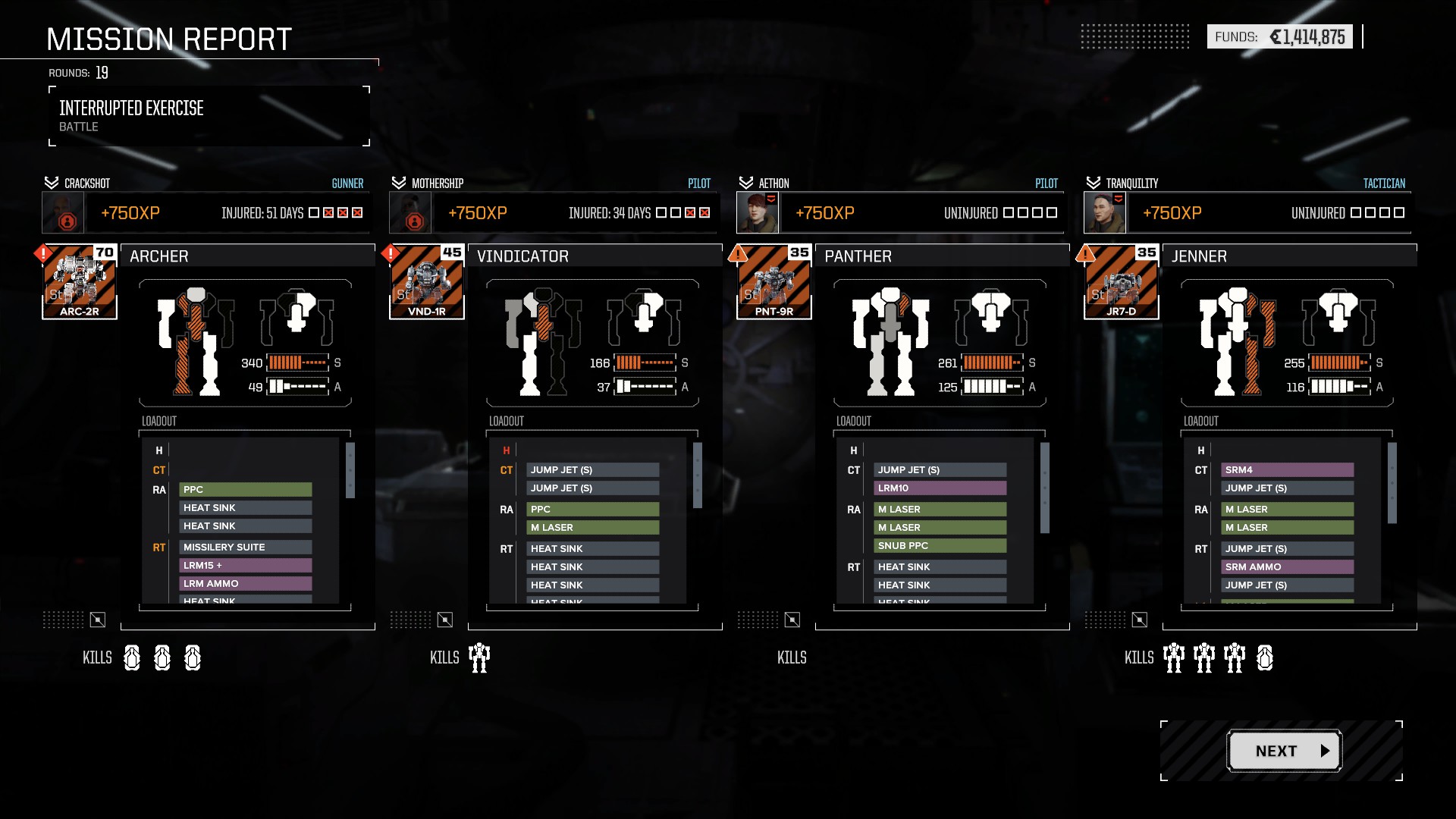
Task: Select the LRM15 + in Archer loadout
Action: (x=246, y=566)
